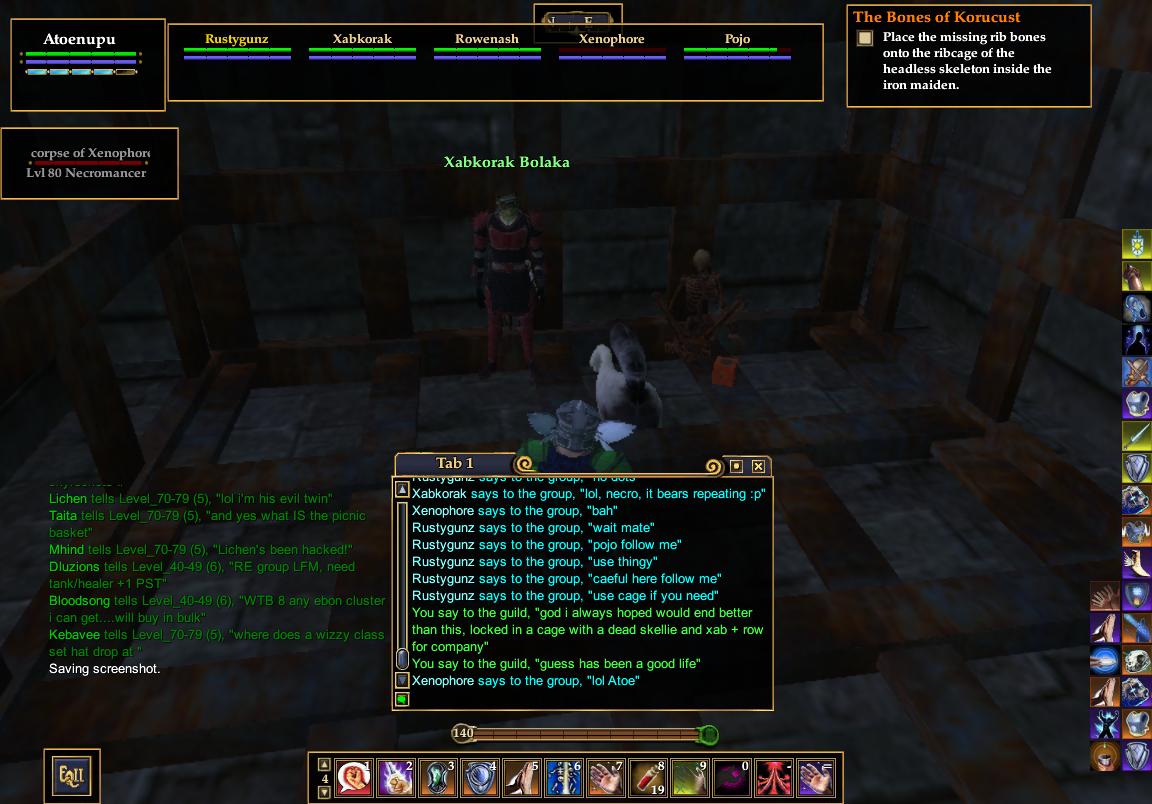Target group member Xabkorak
This screenshot has width=1152, height=804.
pyautogui.click(x=362, y=40)
